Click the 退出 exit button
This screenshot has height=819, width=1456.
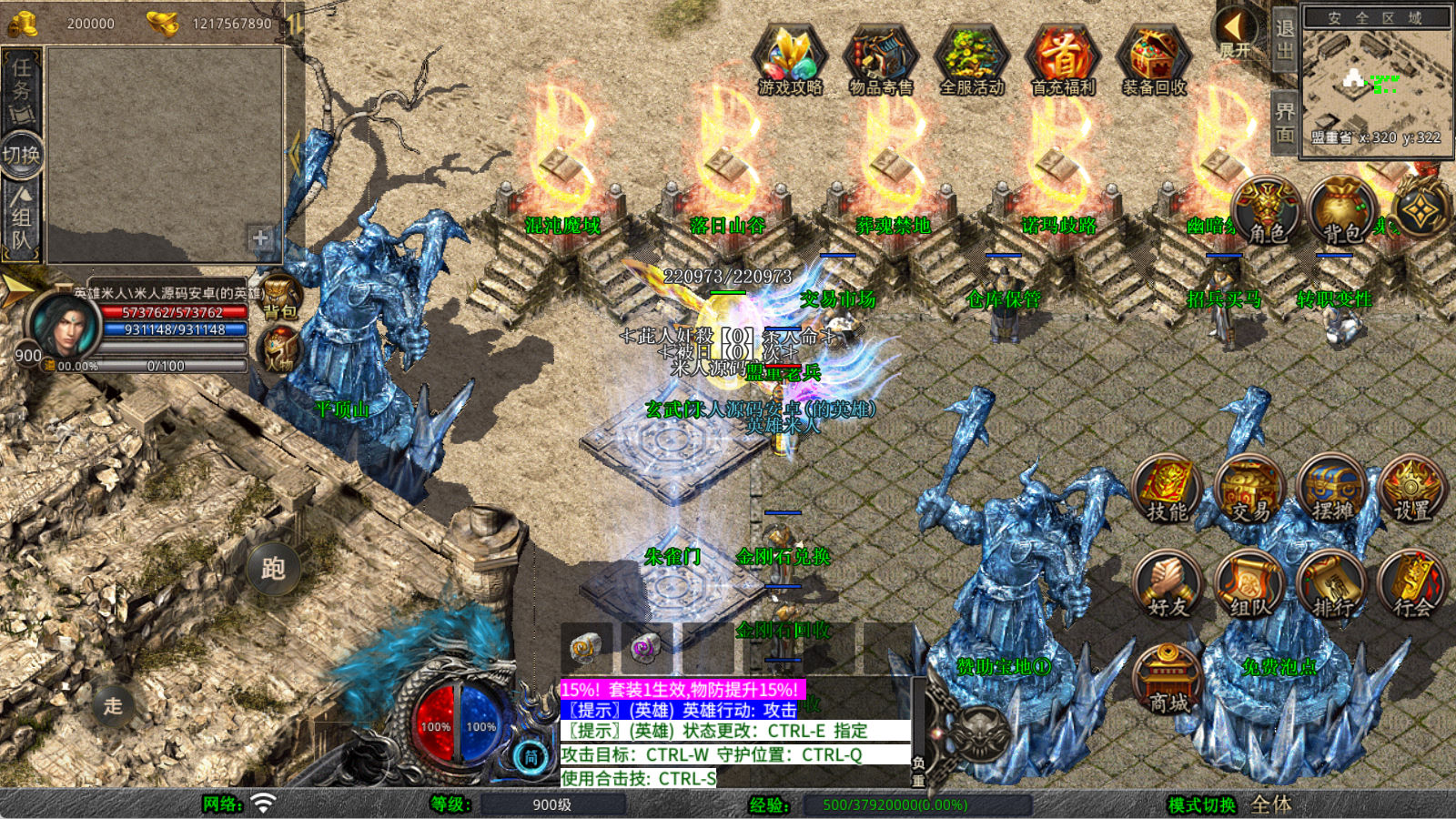click(x=1284, y=40)
